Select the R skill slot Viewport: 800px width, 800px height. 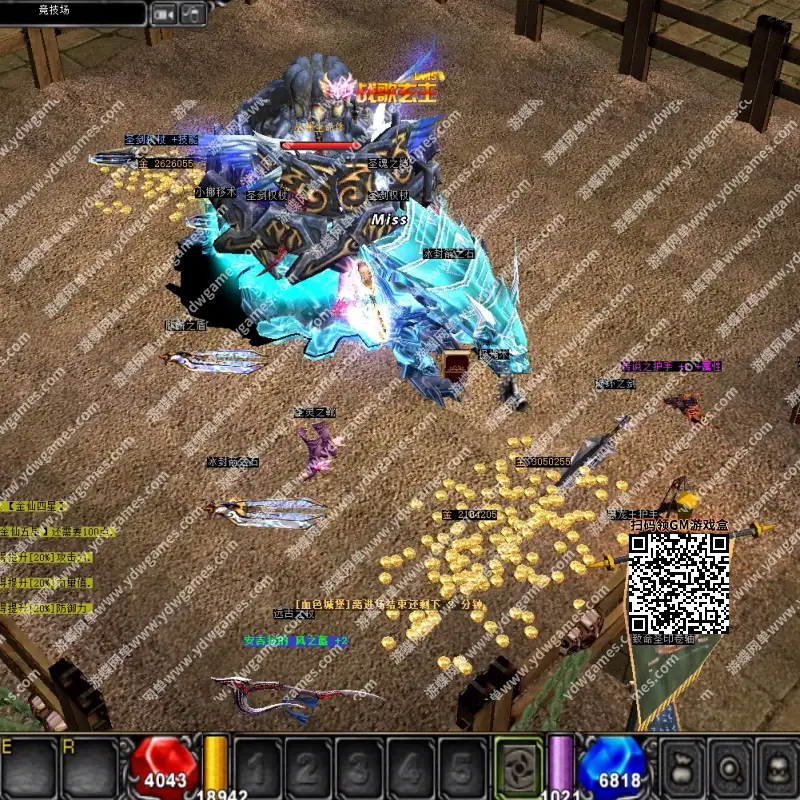pyautogui.click(x=88, y=768)
